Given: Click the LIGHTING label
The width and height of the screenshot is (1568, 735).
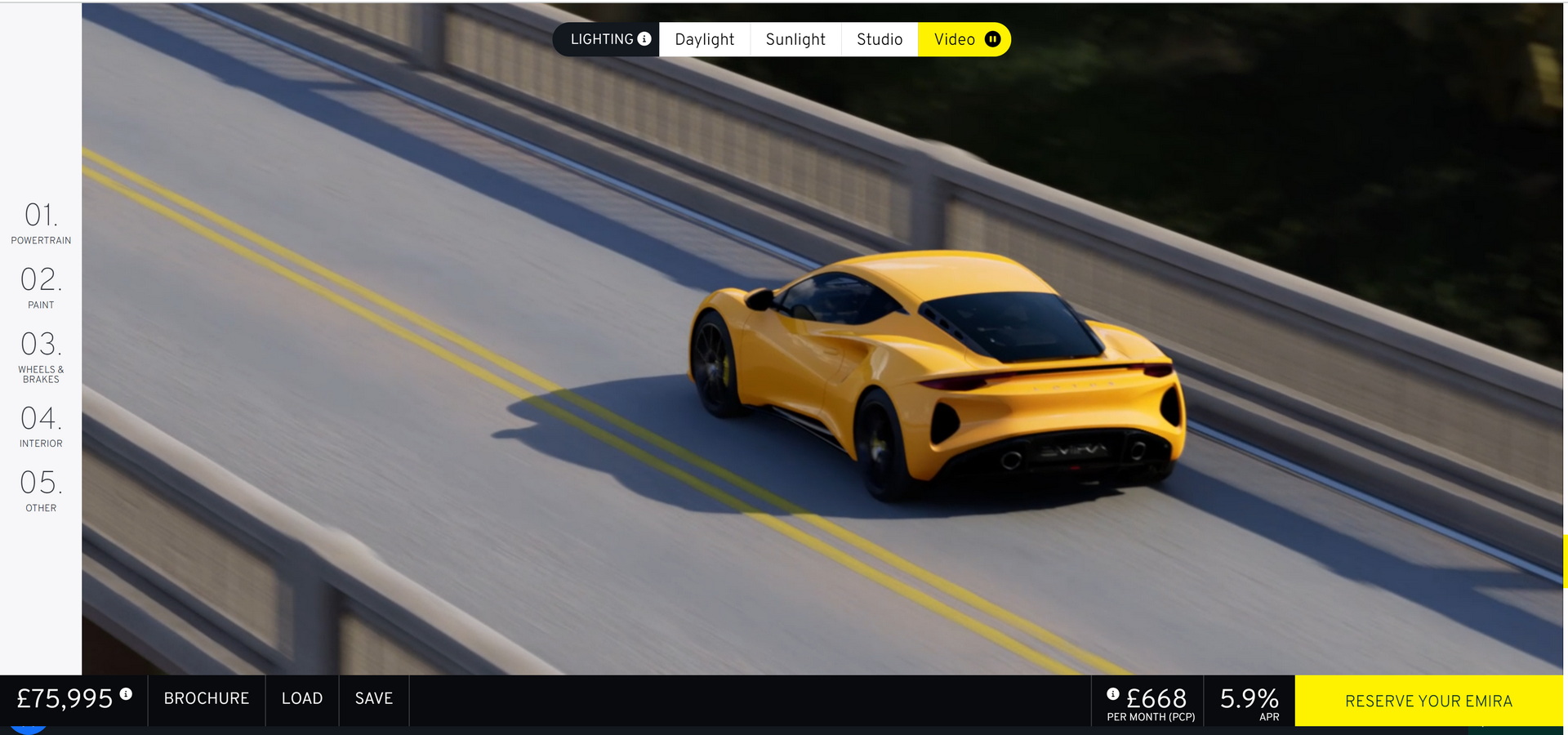Looking at the screenshot, I should tap(602, 38).
